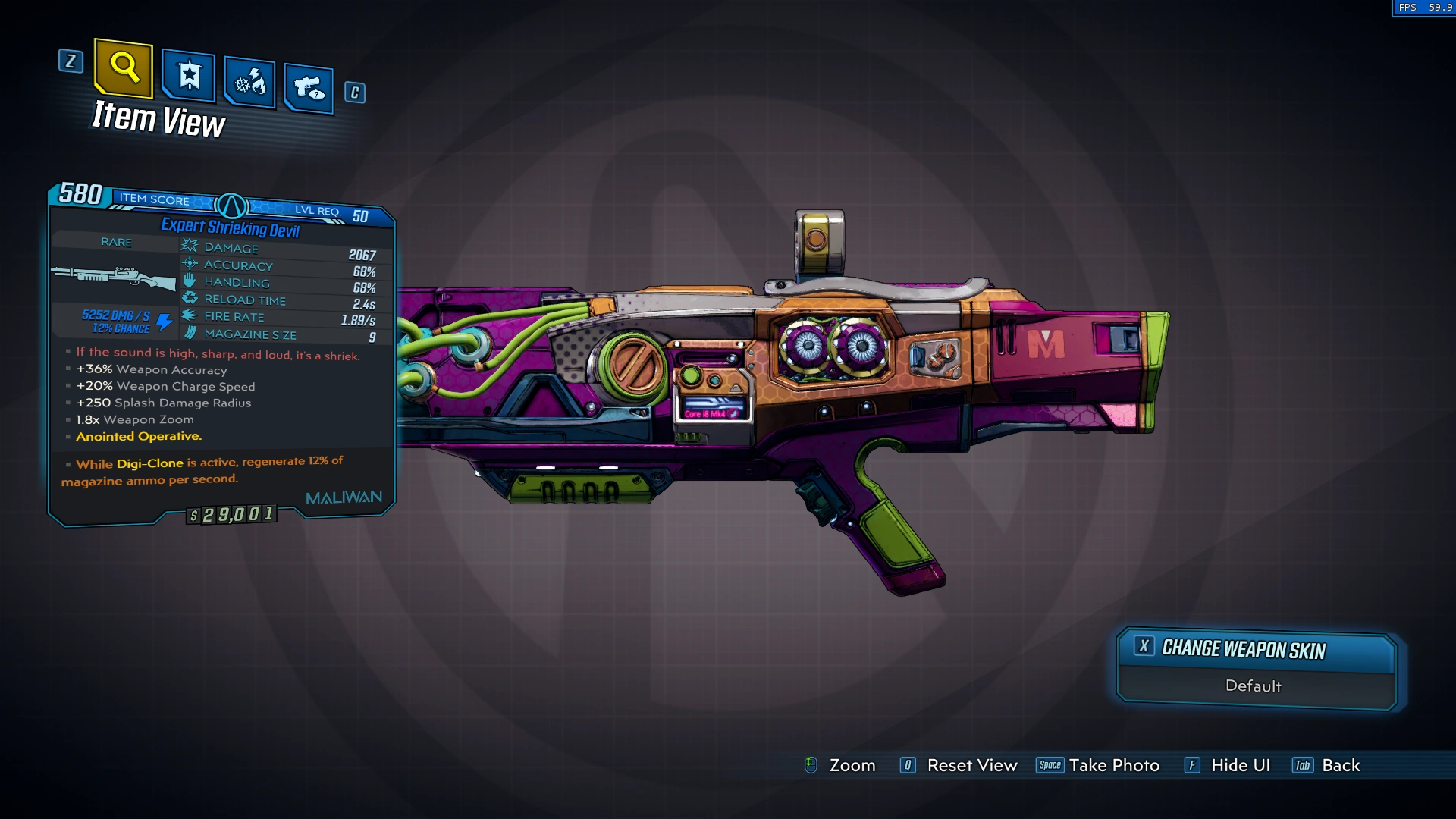Viewport: 1456px width, 819px height.
Task: Go Back from the item view
Action: (1340, 765)
